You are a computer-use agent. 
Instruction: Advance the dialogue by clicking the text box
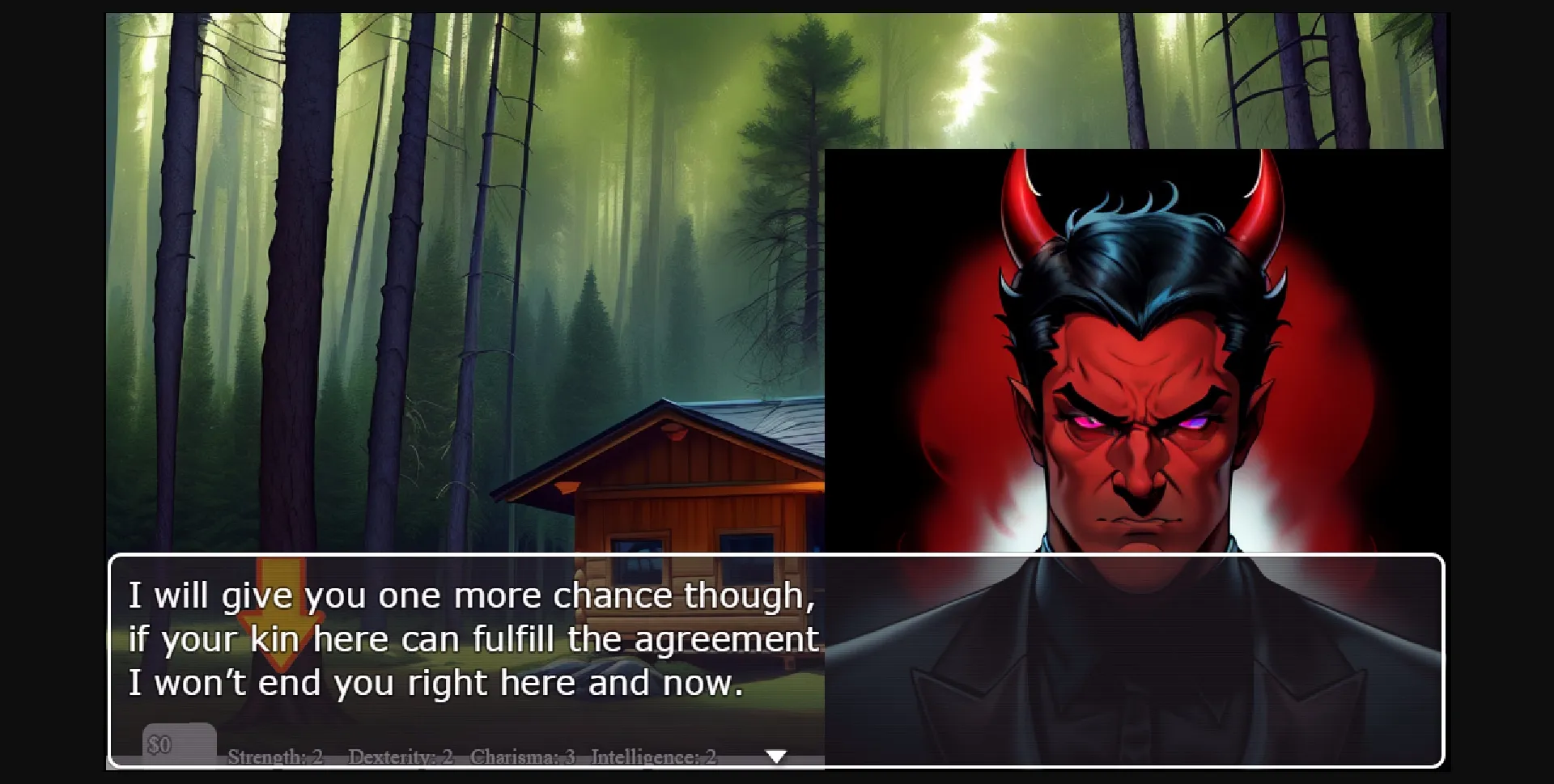[469, 639]
